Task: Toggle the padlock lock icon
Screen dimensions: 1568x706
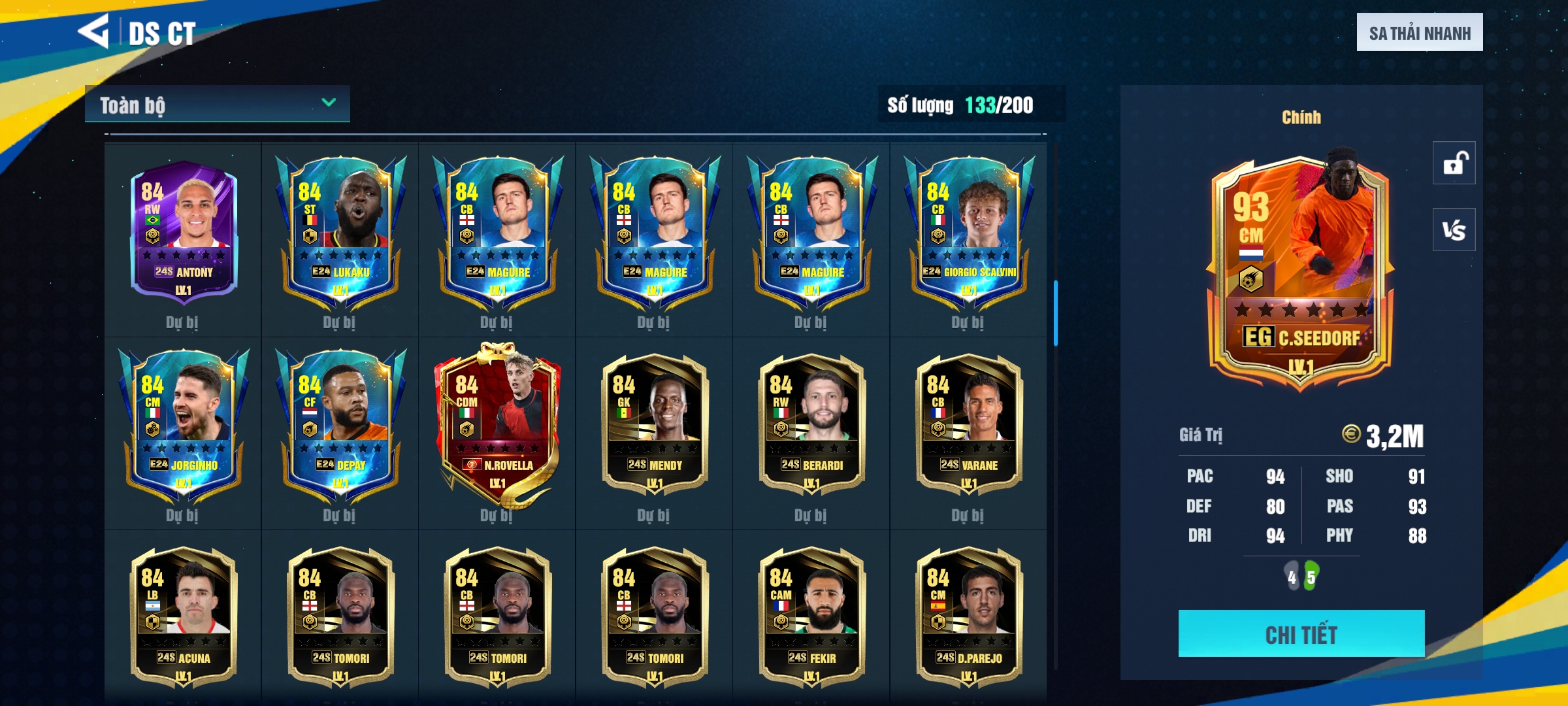Action: 1454,163
